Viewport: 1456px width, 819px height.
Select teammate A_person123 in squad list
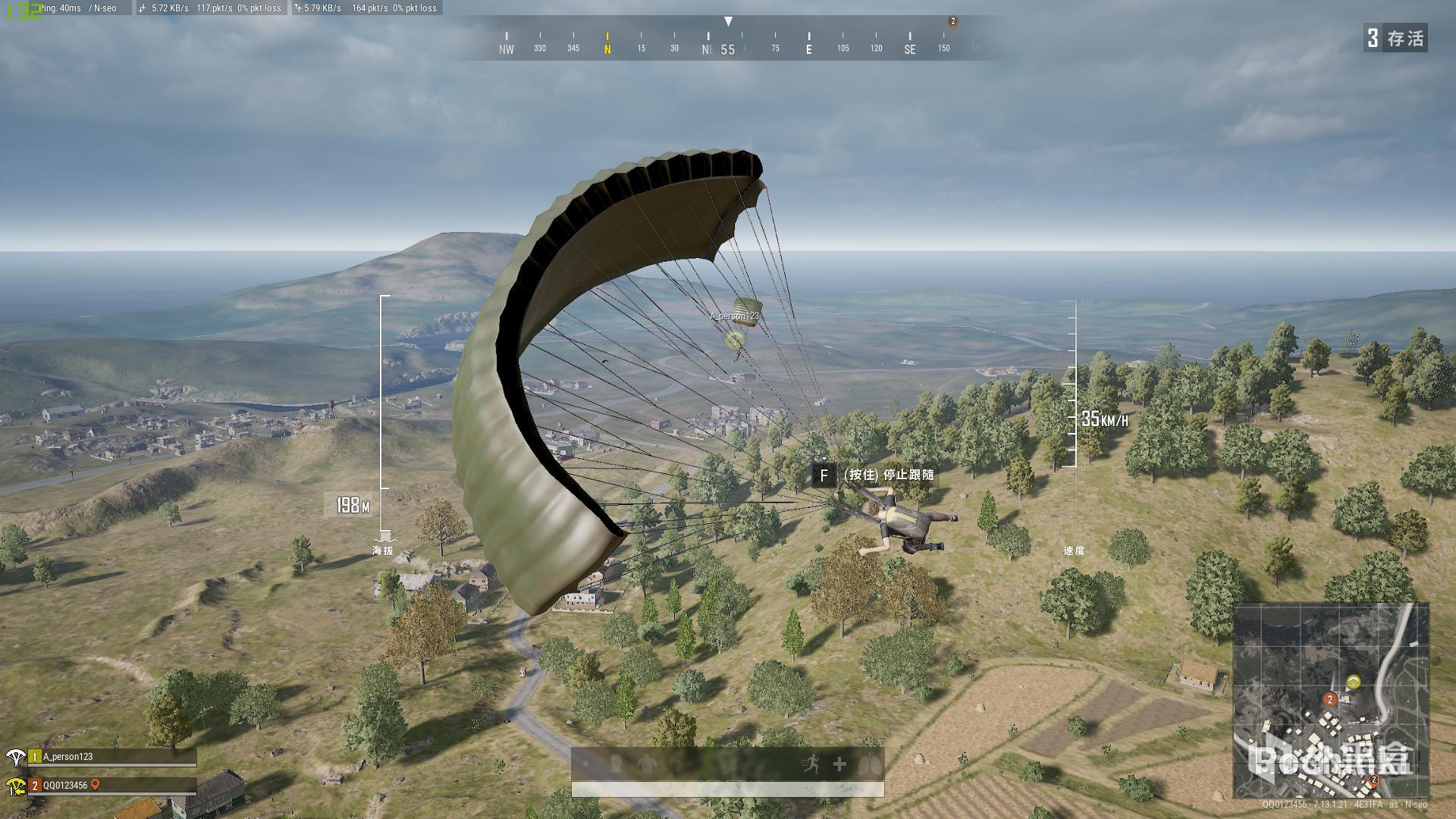(67, 757)
